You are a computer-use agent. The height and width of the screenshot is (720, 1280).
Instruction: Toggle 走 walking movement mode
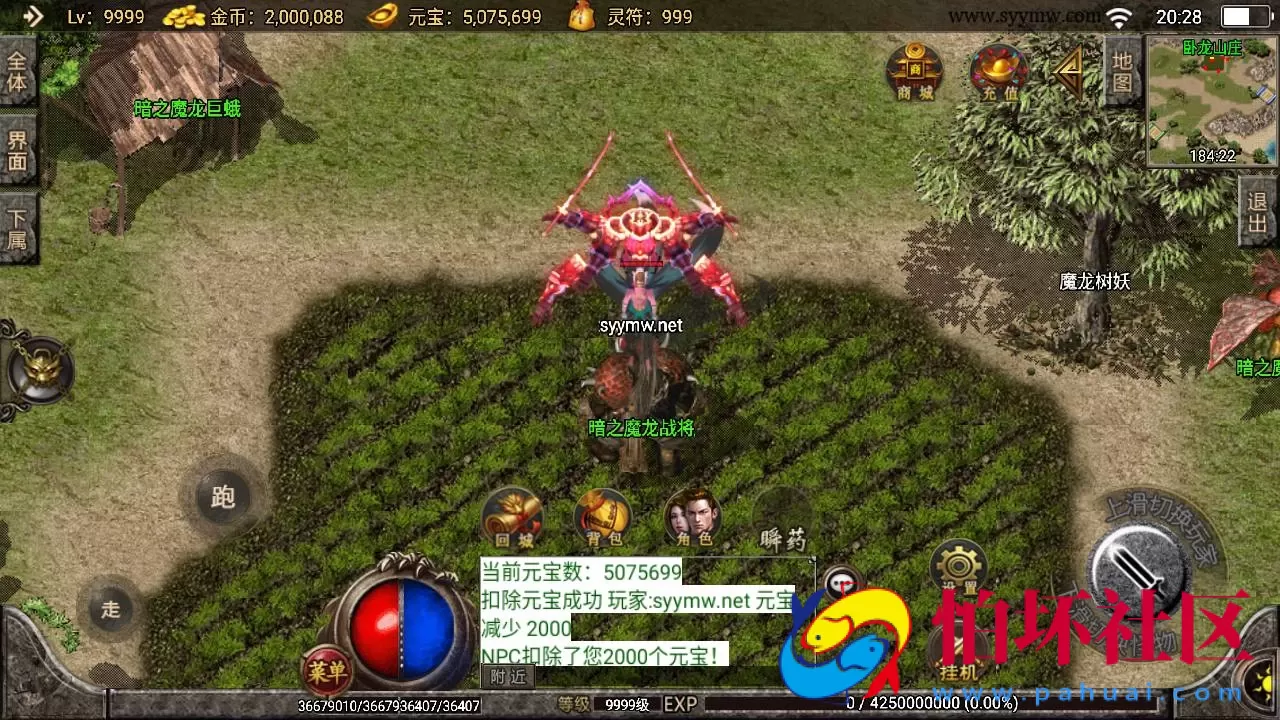tap(110, 610)
